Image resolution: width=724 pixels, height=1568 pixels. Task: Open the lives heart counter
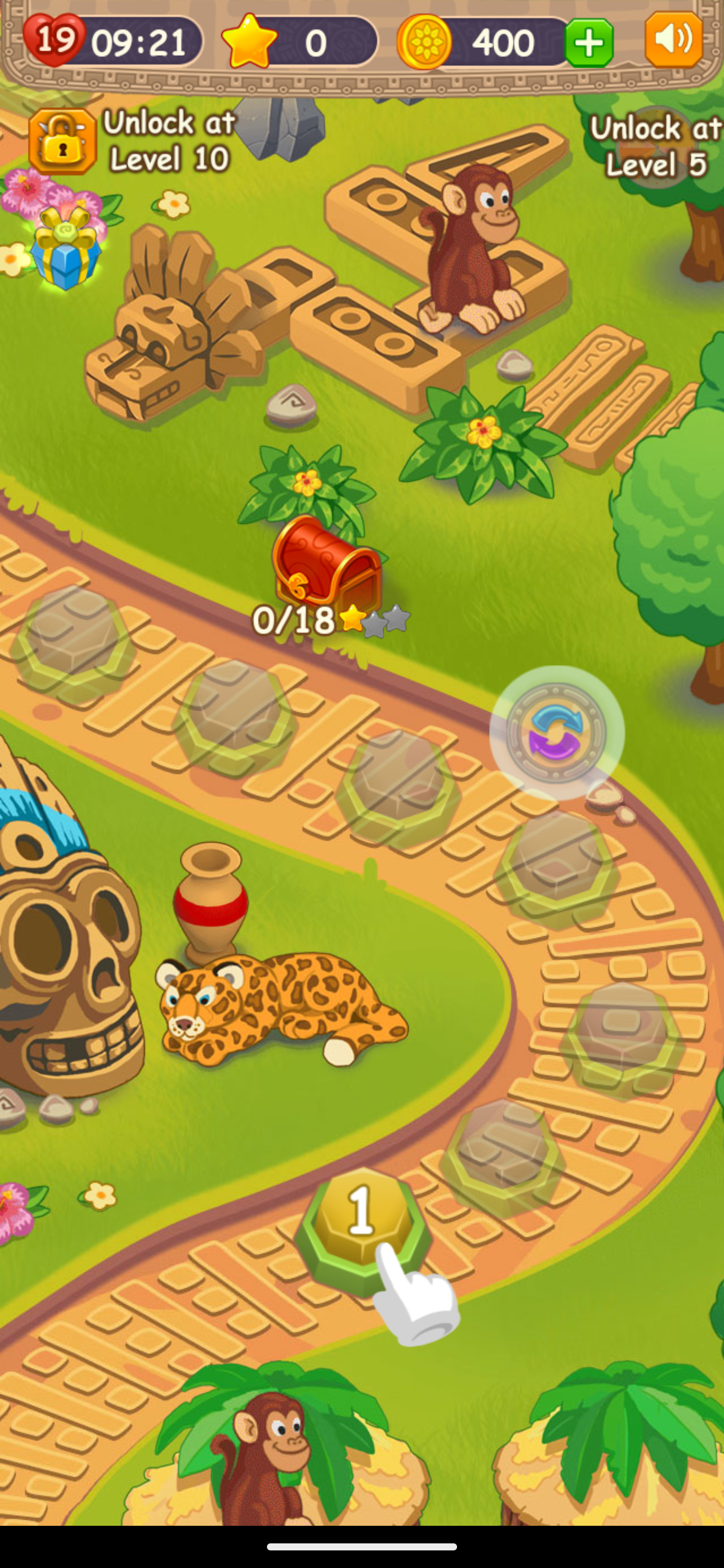[55, 40]
